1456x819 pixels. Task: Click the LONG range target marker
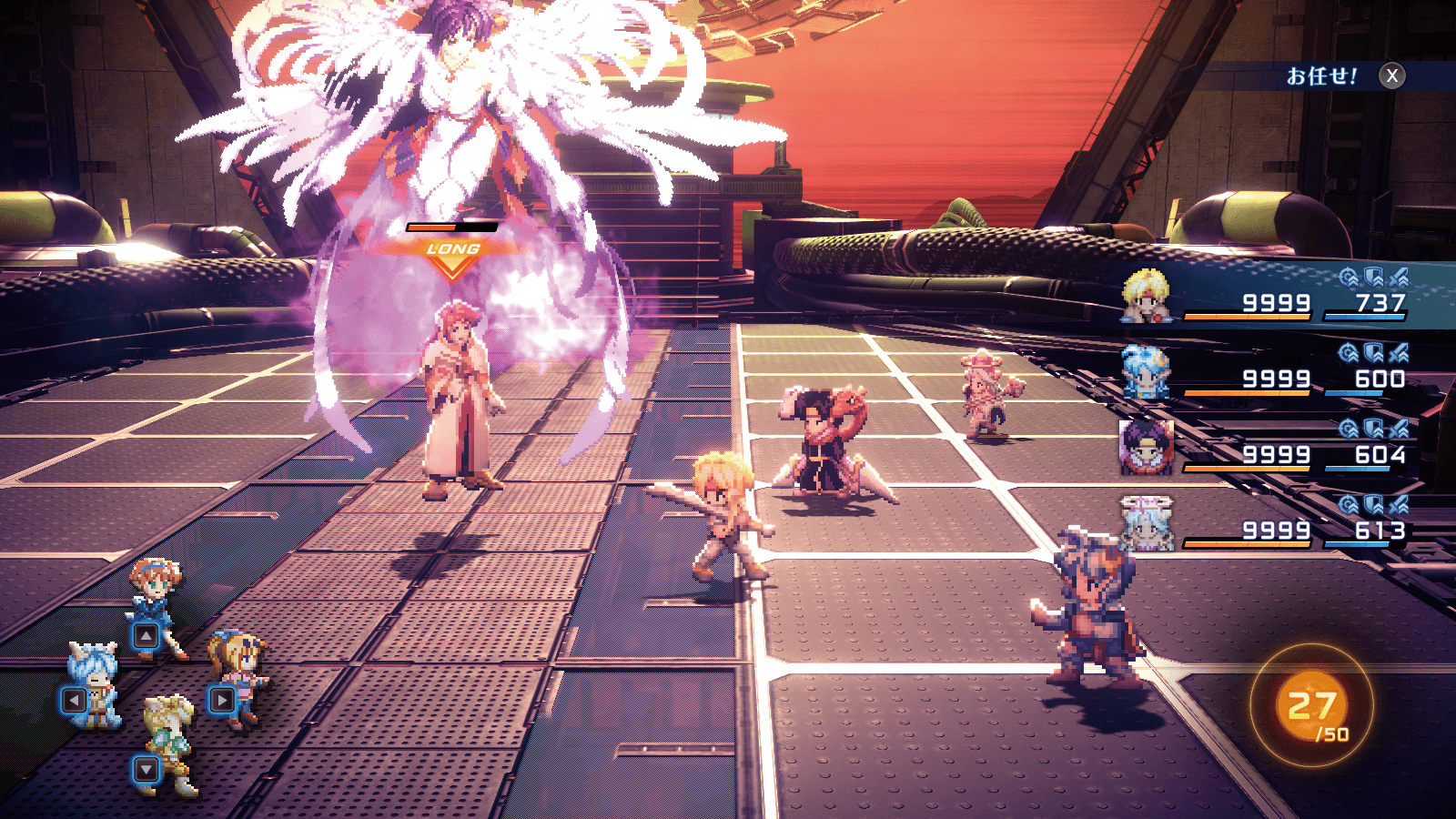point(452,256)
